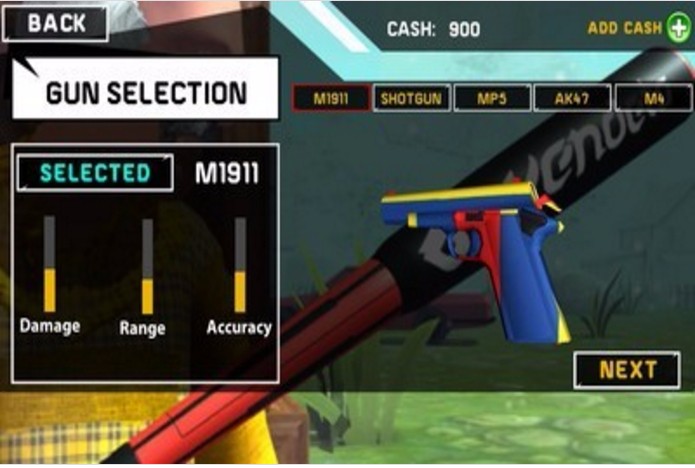Add more cash with the plus button
Screen dimensions: 695x468
679,28
